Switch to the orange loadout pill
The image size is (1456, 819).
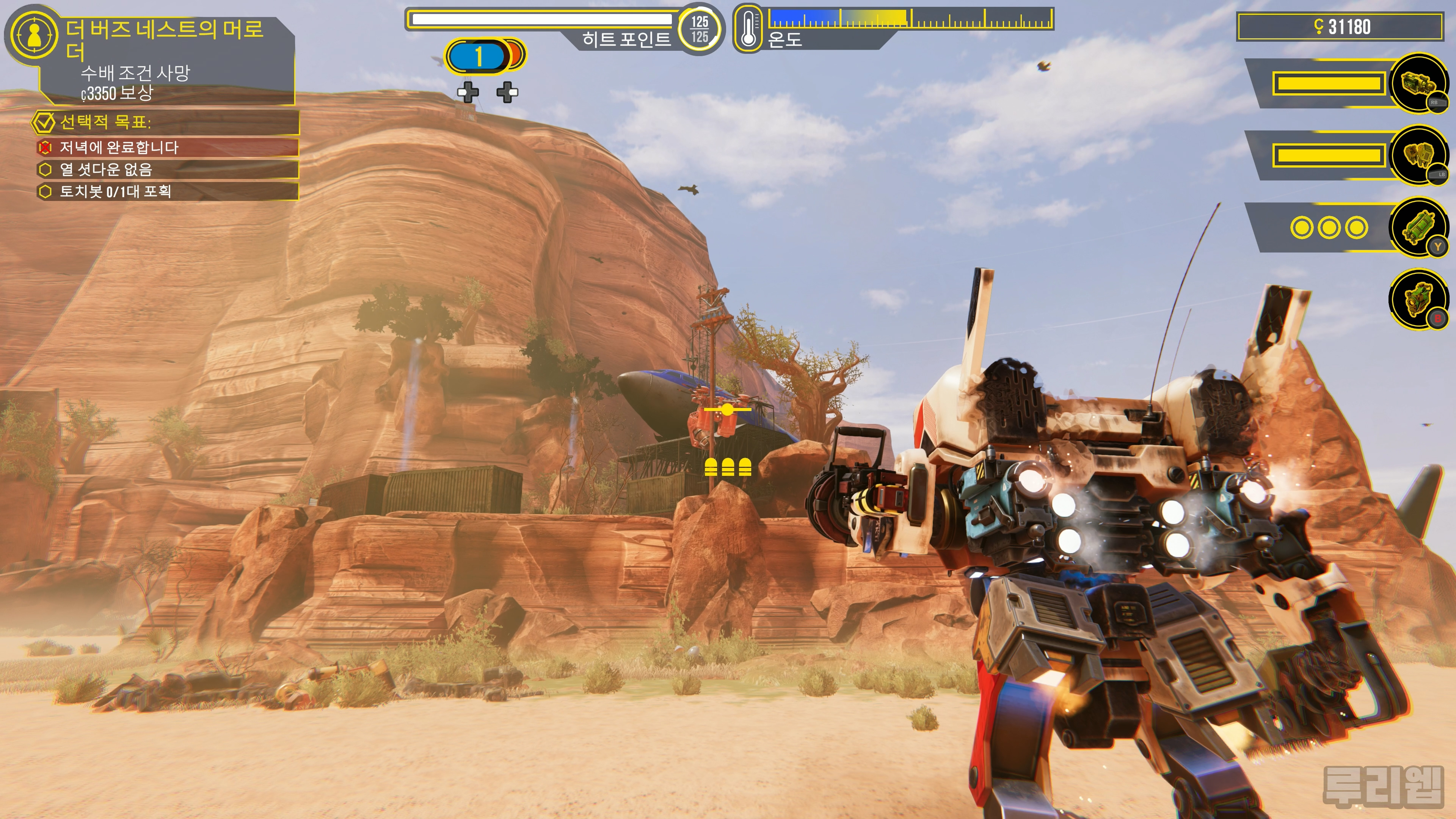point(516,55)
